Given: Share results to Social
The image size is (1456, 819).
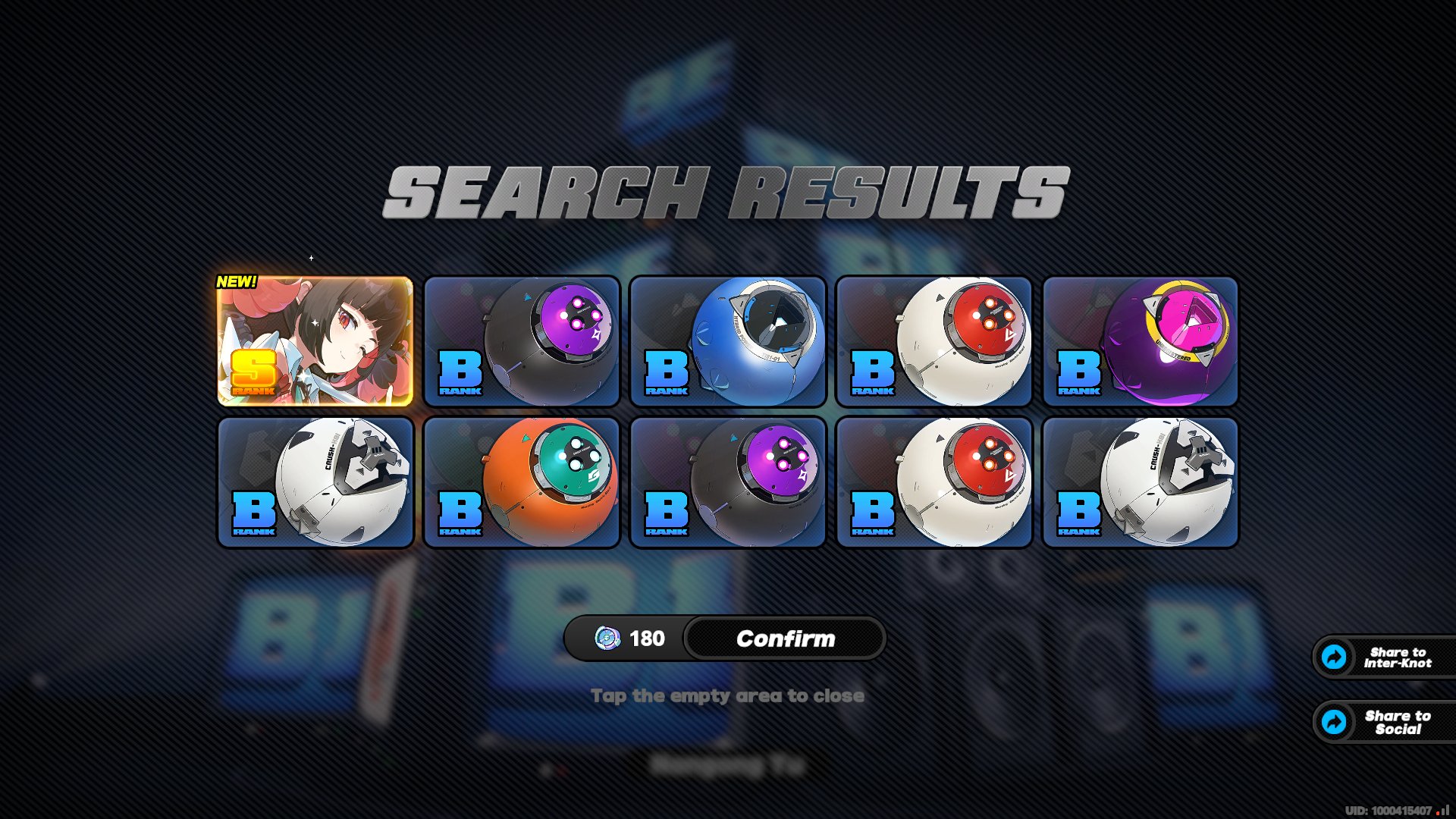Looking at the screenshot, I should pyautogui.click(x=1385, y=722).
